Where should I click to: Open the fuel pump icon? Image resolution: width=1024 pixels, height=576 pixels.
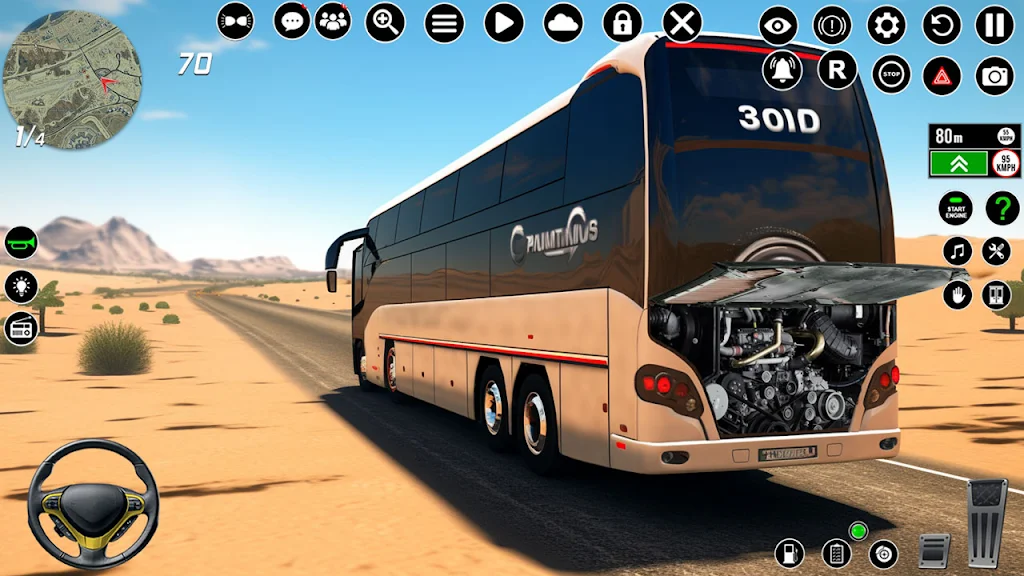(x=790, y=552)
